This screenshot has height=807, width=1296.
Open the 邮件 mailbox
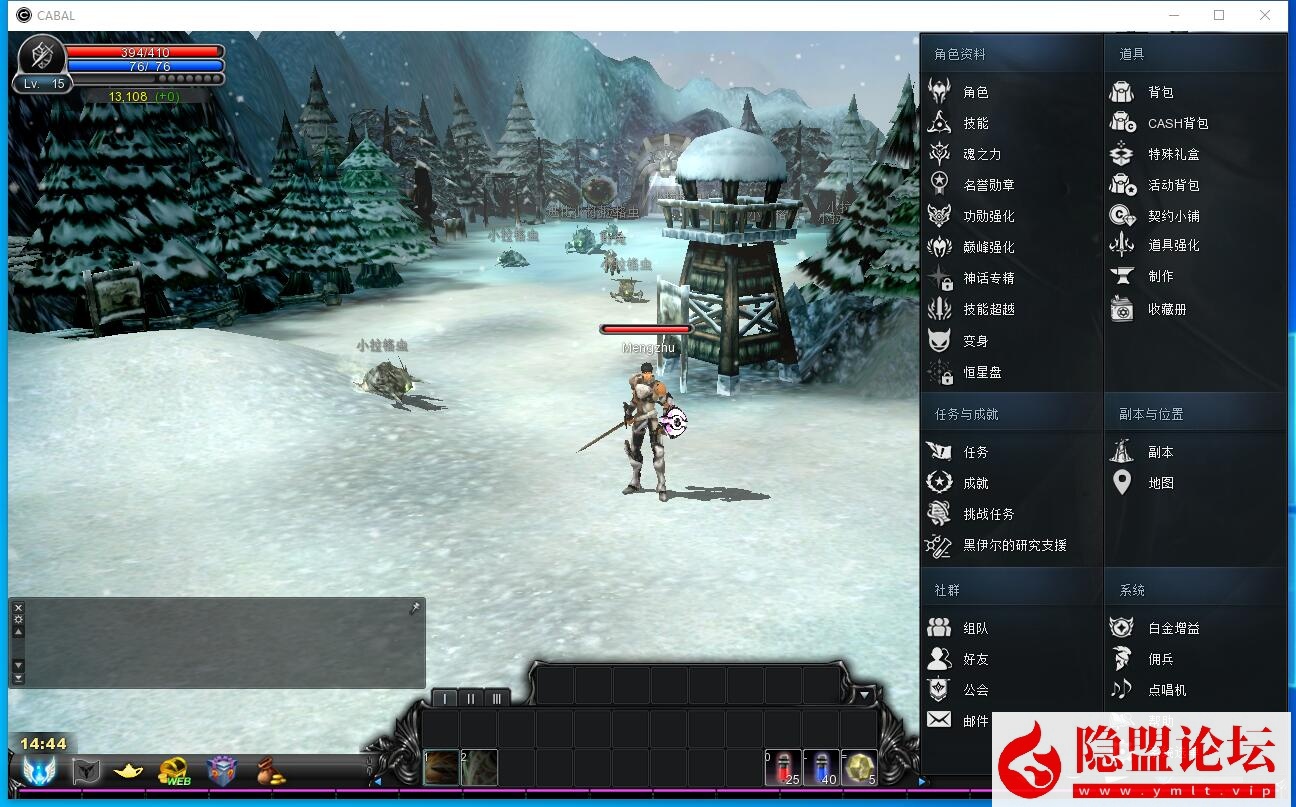tap(975, 721)
